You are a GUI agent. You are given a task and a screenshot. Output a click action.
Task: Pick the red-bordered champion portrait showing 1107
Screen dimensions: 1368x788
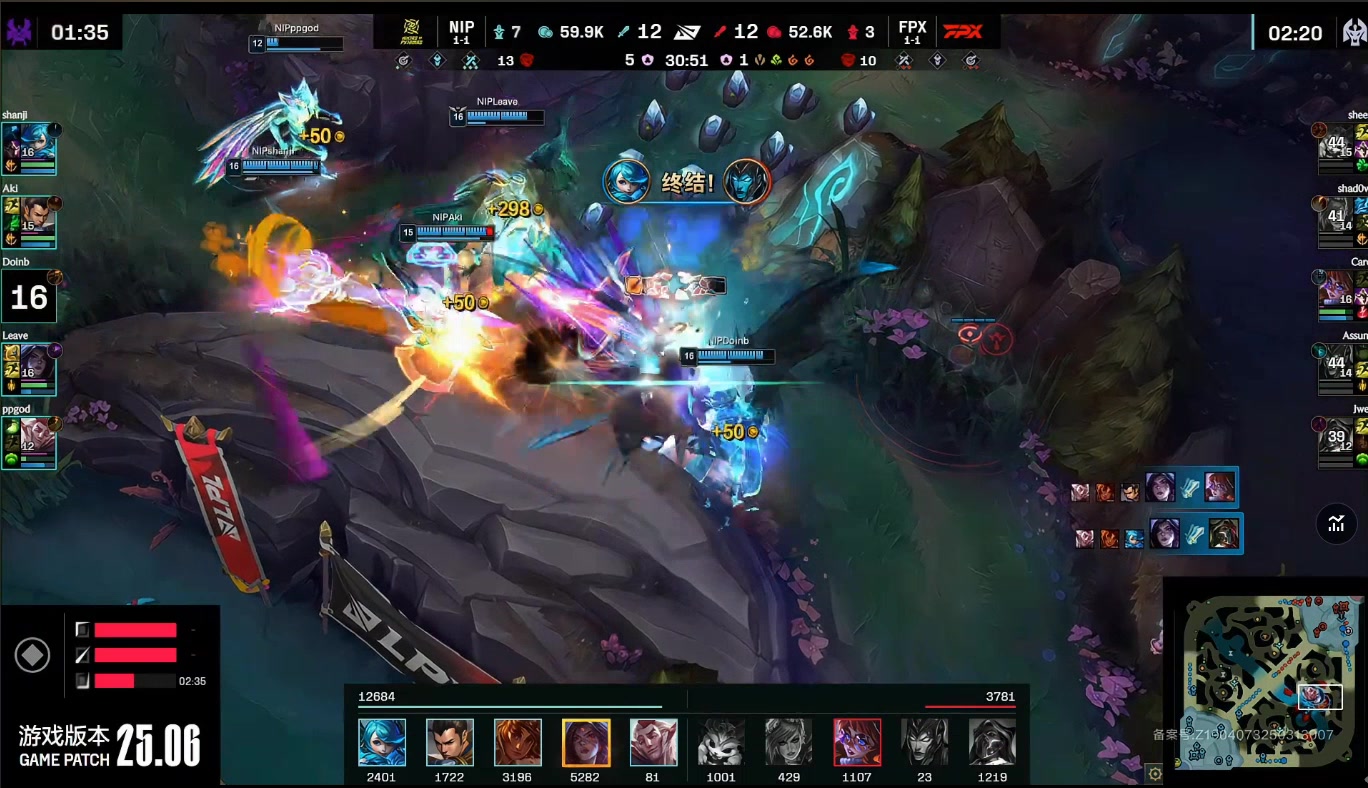(857, 743)
